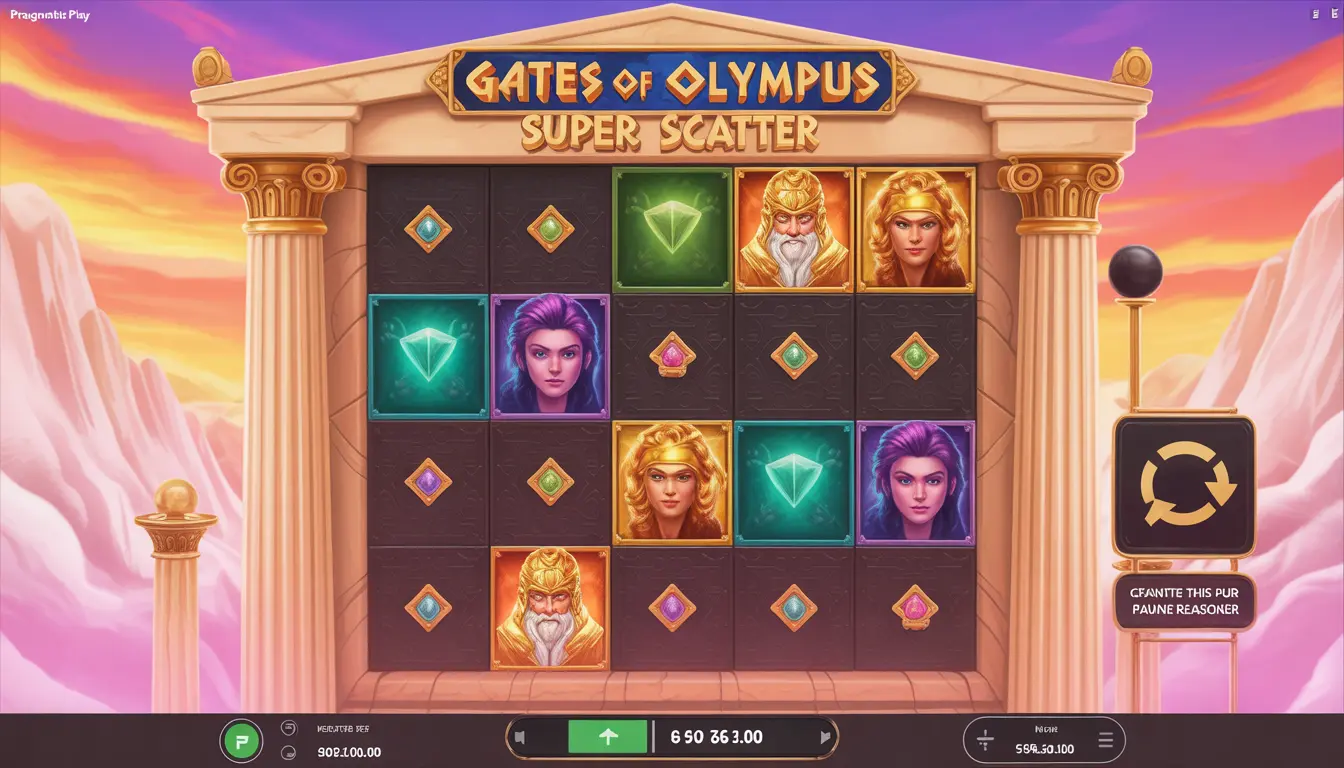Image resolution: width=1344 pixels, height=768 pixels.
Task: Adjust bet with the plus-minus stepper control
Action: pos(985,742)
